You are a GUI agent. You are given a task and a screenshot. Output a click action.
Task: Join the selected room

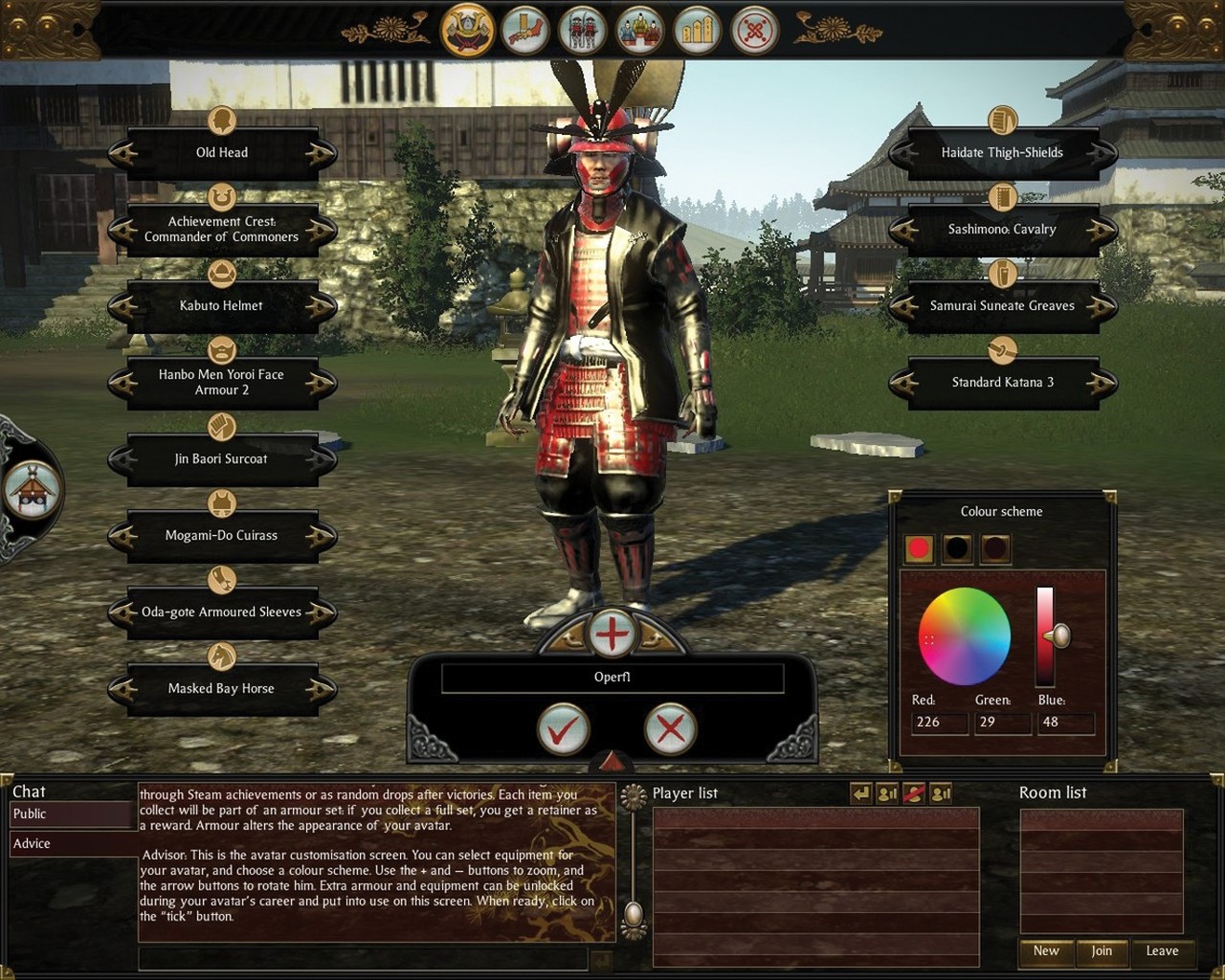(1102, 951)
